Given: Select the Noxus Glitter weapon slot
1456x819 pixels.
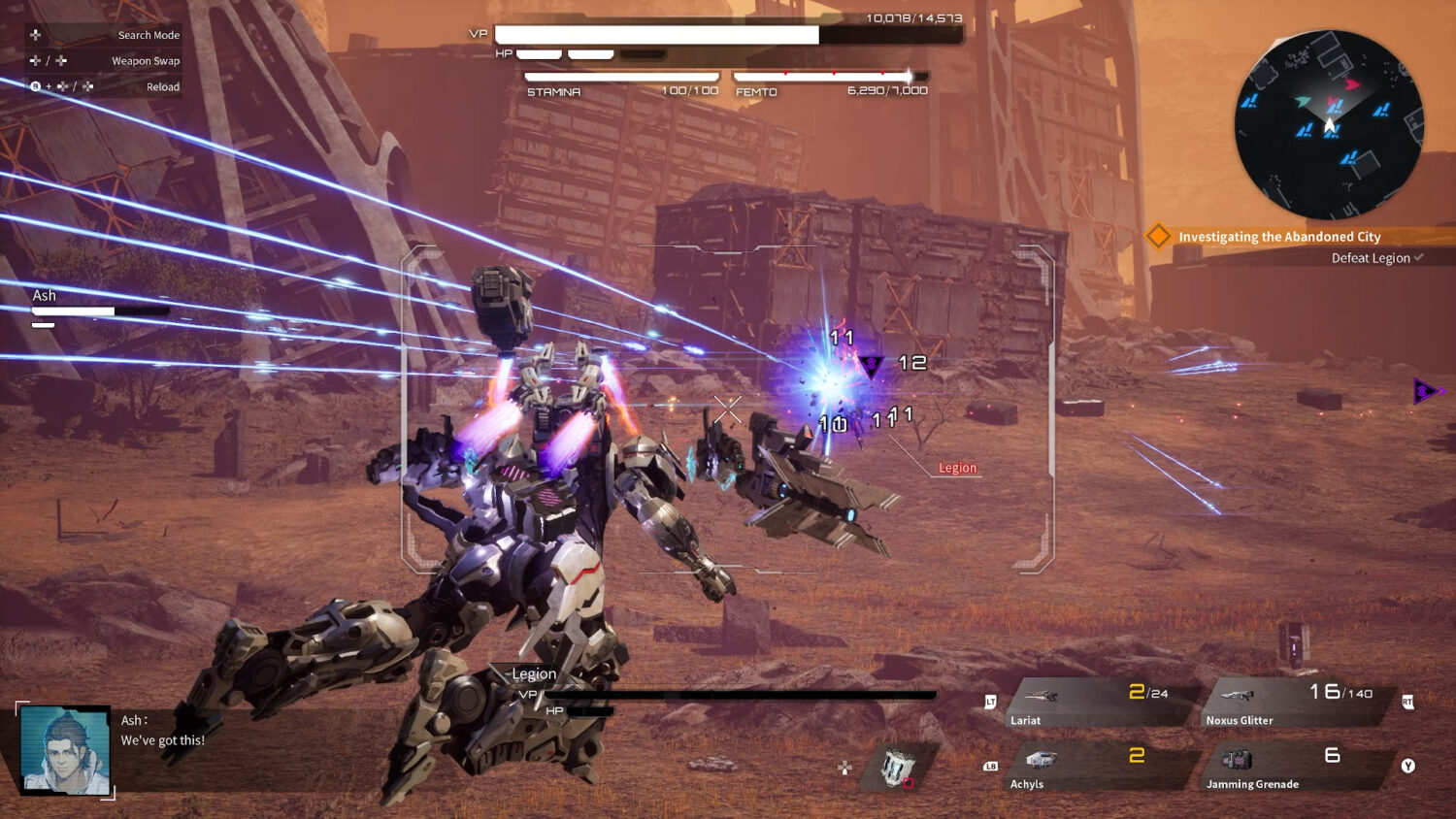Looking at the screenshot, I should [1296, 703].
